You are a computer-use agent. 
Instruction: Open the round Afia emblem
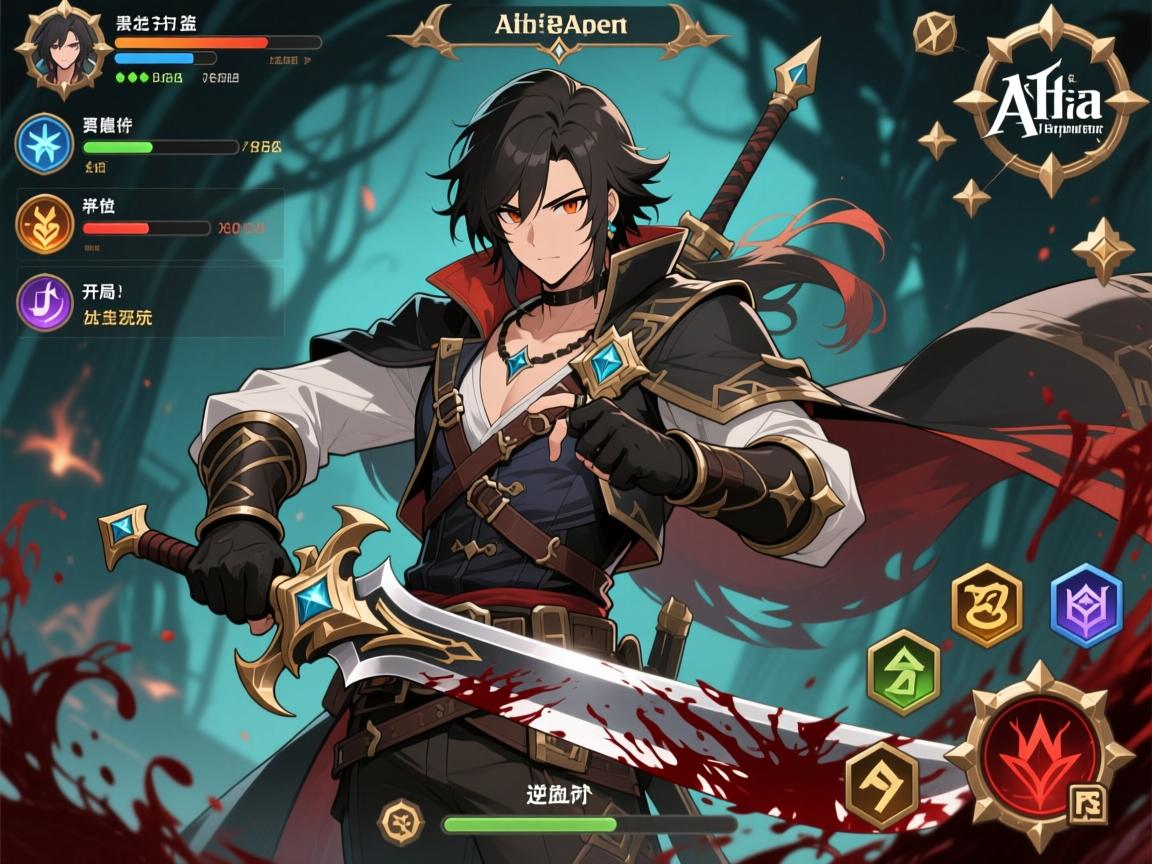coord(1050,102)
